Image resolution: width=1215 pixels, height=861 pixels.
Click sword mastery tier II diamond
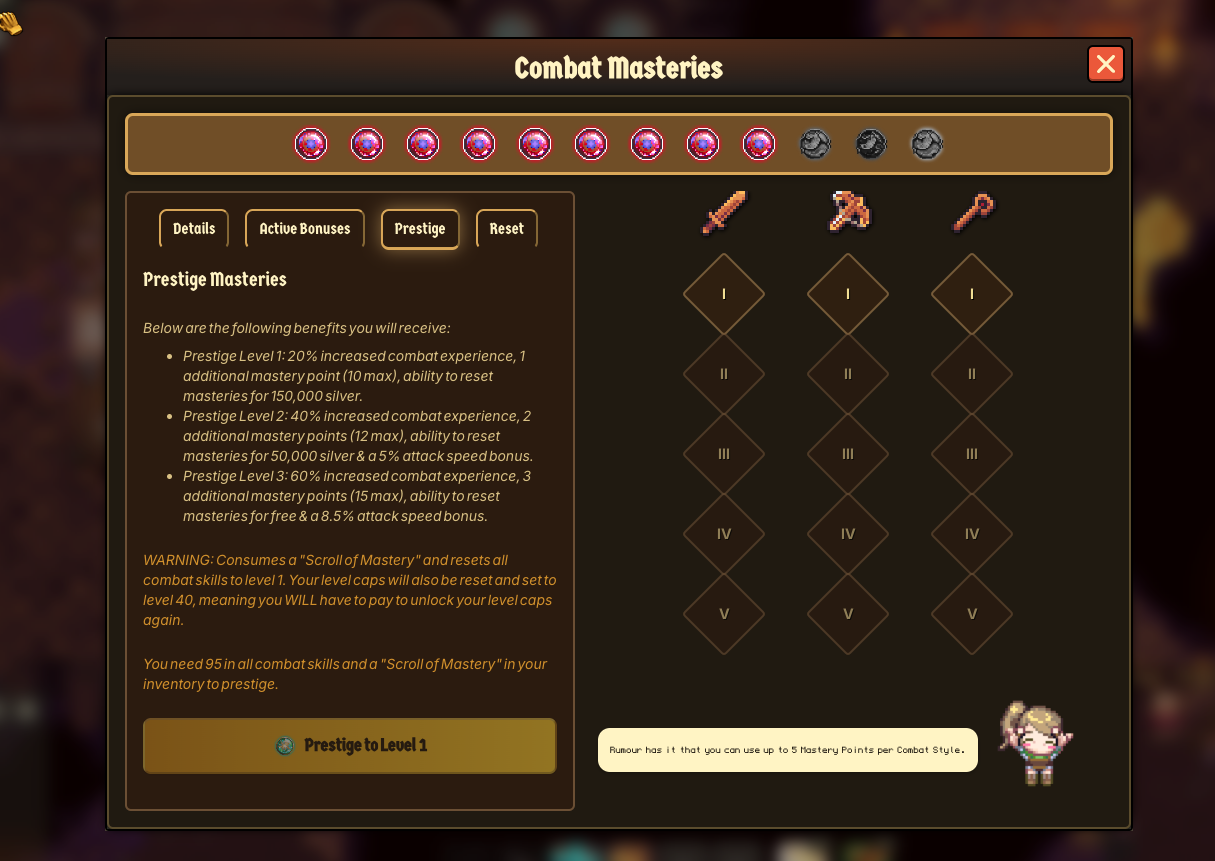724,374
